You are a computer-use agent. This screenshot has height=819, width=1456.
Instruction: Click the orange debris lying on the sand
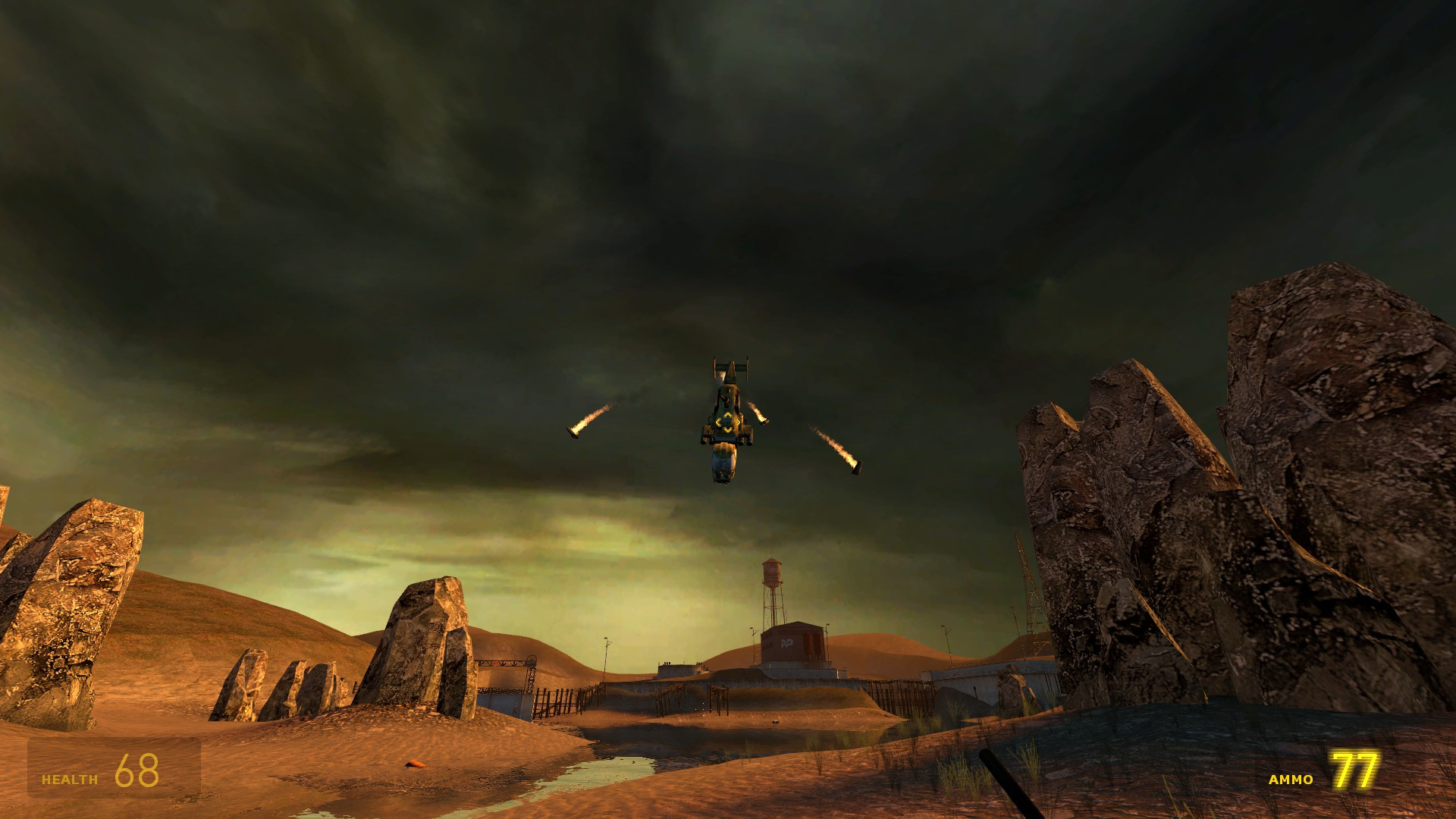coord(415,764)
